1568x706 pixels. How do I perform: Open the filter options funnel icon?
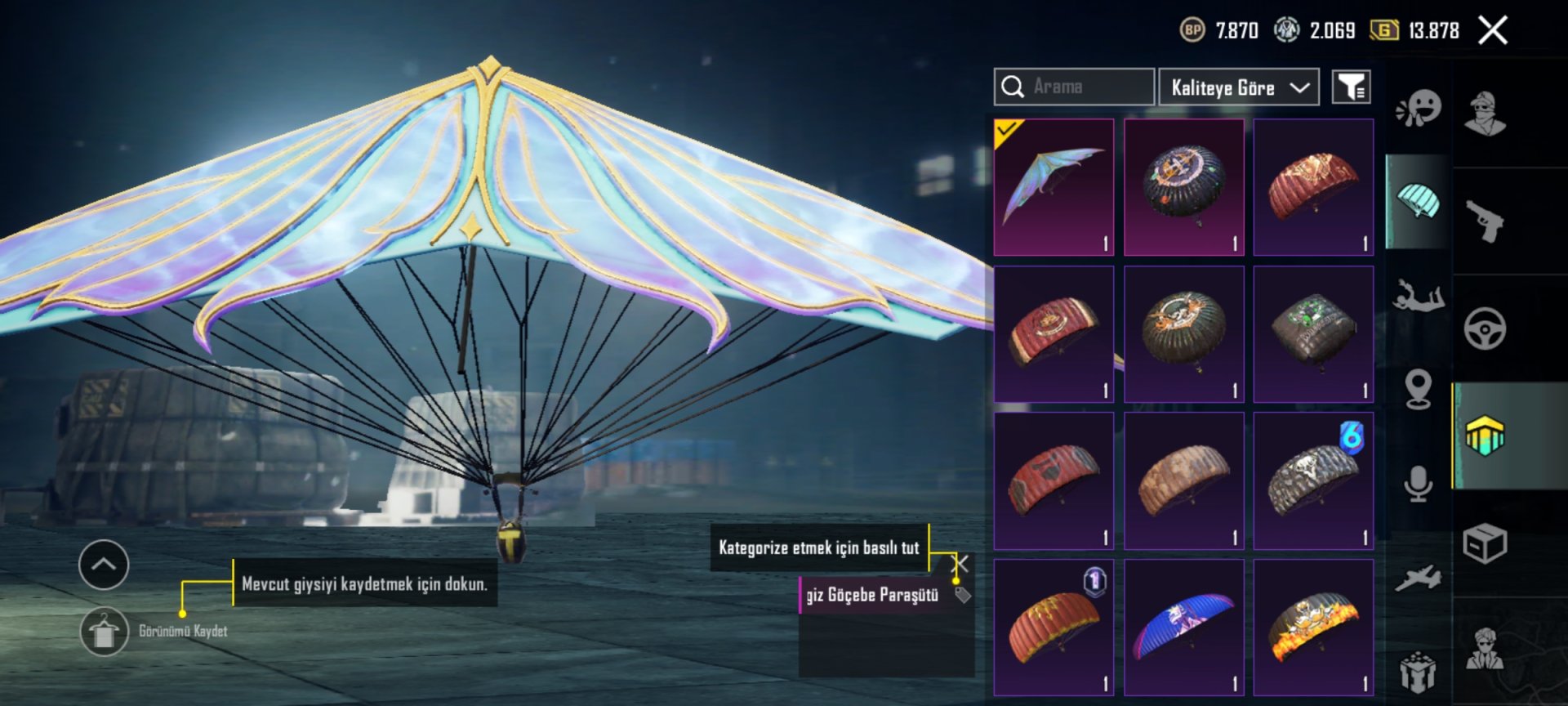click(x=1351, y=87)
